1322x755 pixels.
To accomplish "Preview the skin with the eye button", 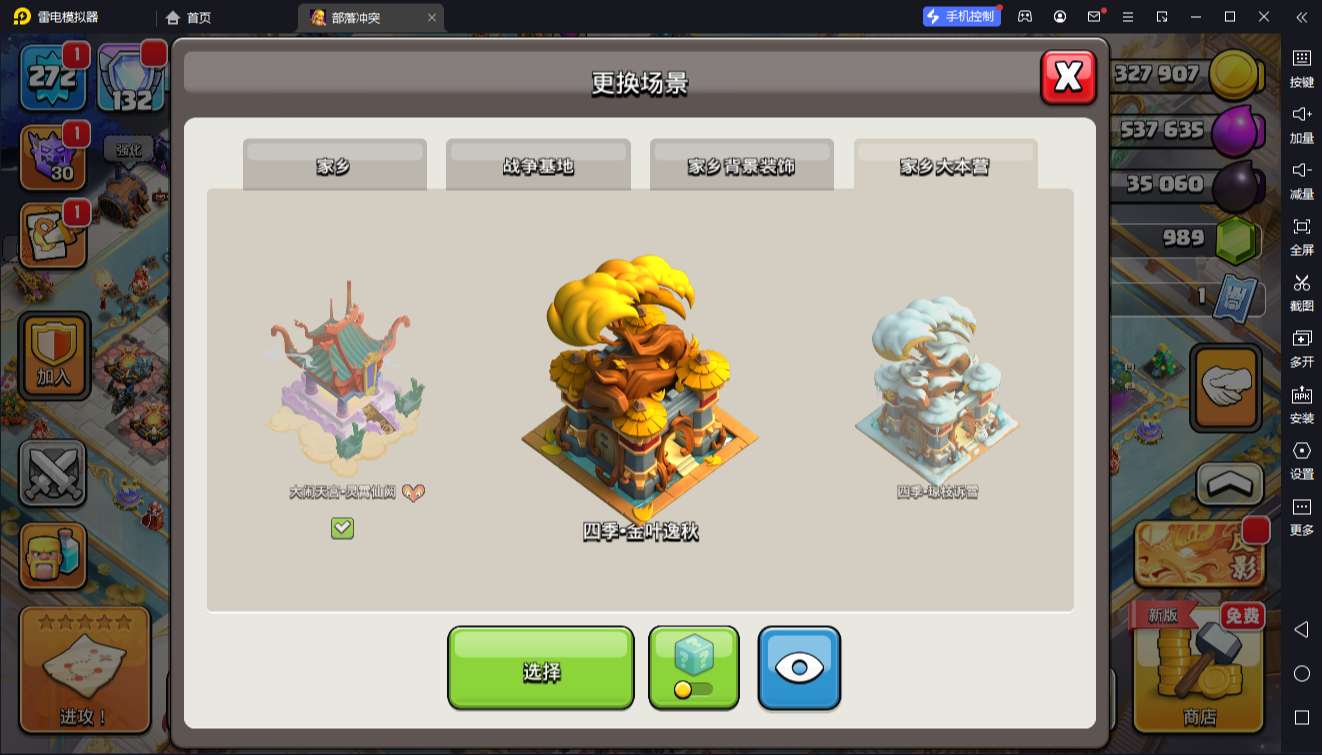I will (x=798, y=668).
